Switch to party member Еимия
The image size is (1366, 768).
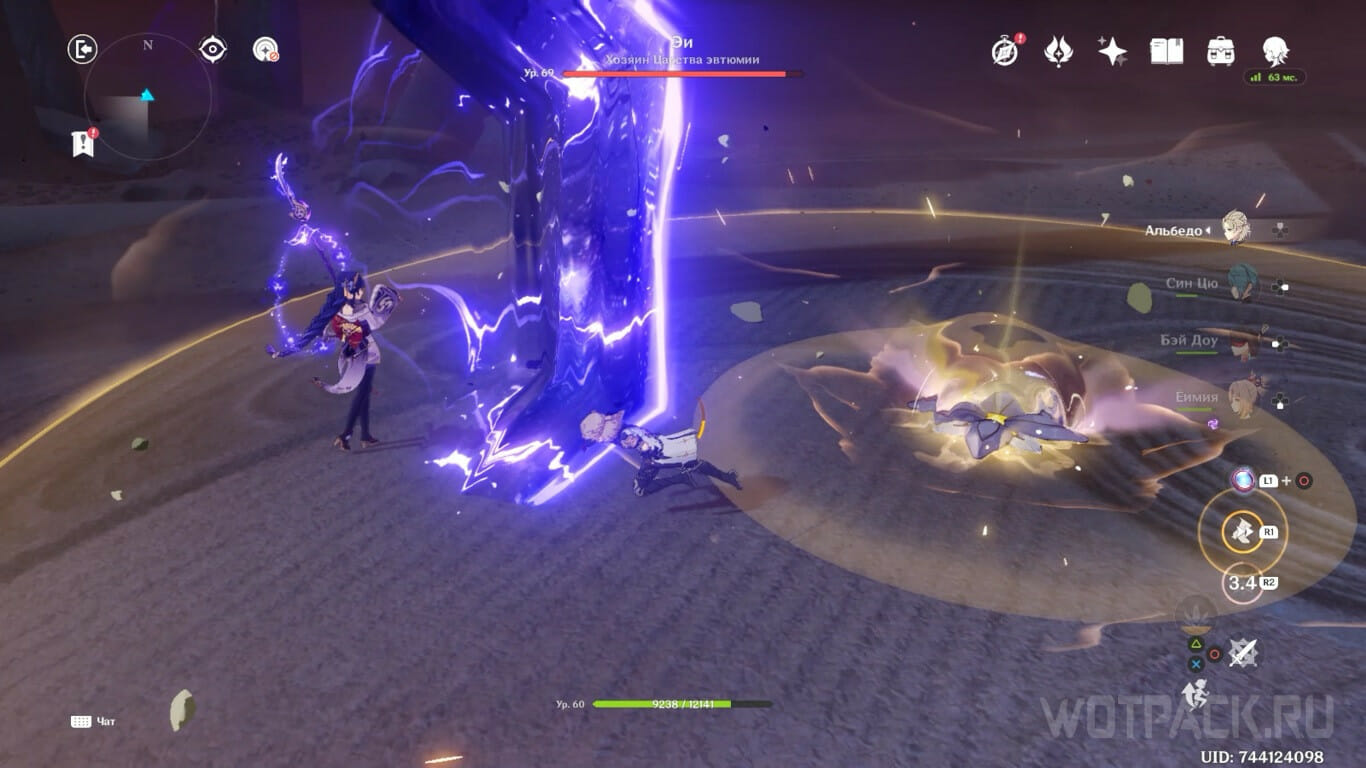(1243, 397)
